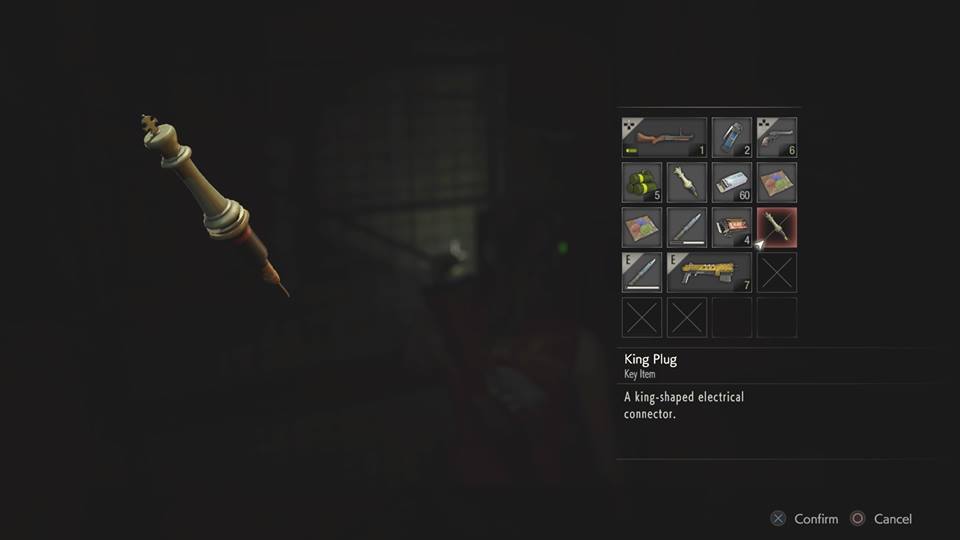
Task: Select the non-highlighted chess plug slot
Action: point(686,182)
